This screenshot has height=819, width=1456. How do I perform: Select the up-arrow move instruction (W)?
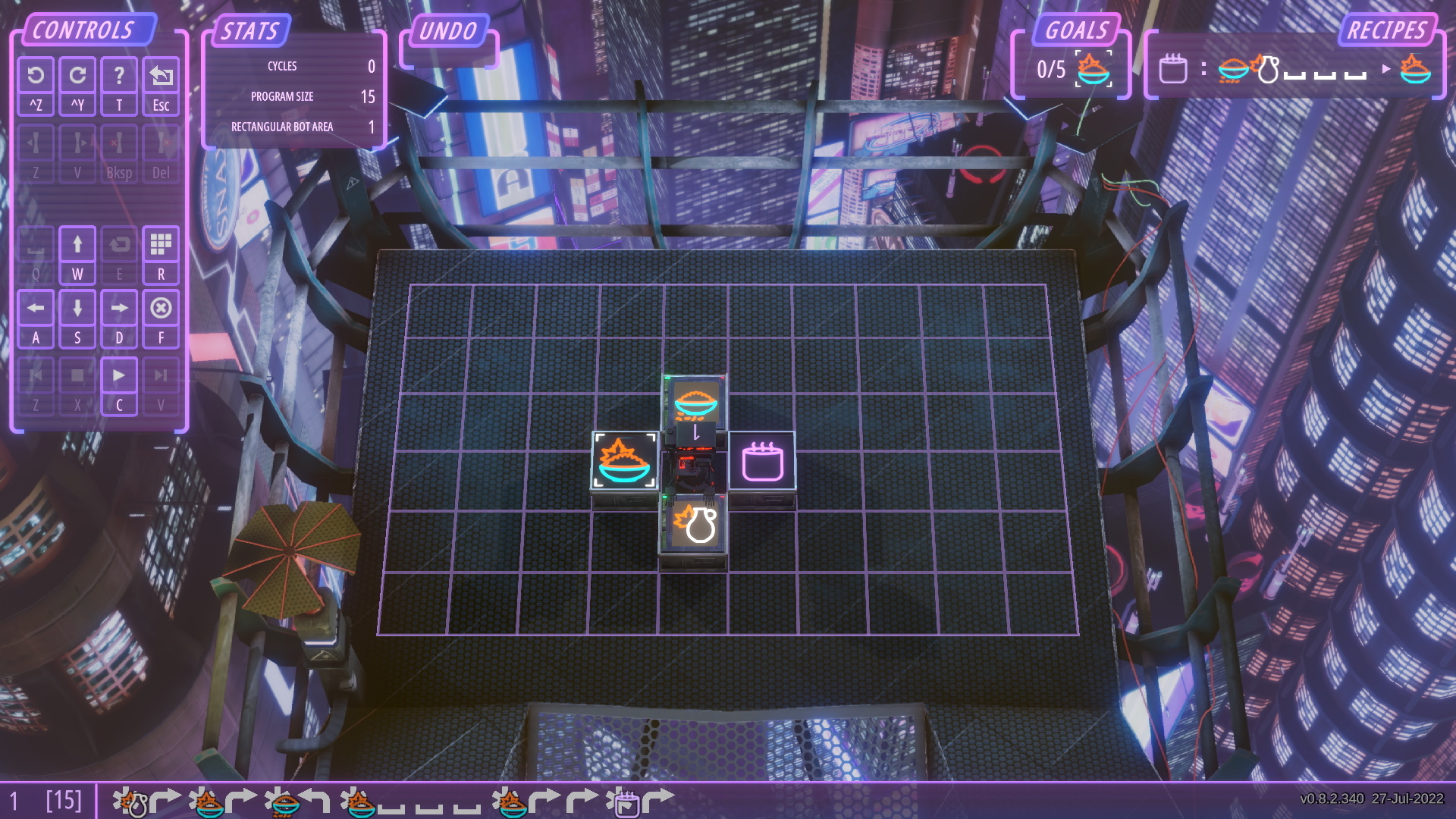pyautogui.click(x=77, y=244)
